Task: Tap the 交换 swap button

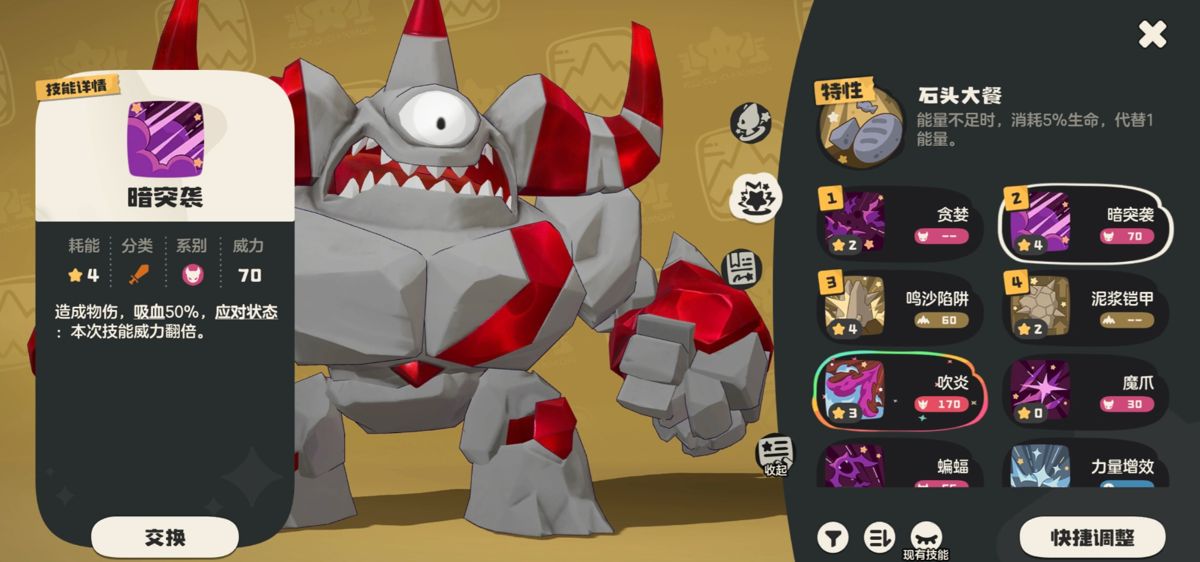Action: click(x=165, y=537)
